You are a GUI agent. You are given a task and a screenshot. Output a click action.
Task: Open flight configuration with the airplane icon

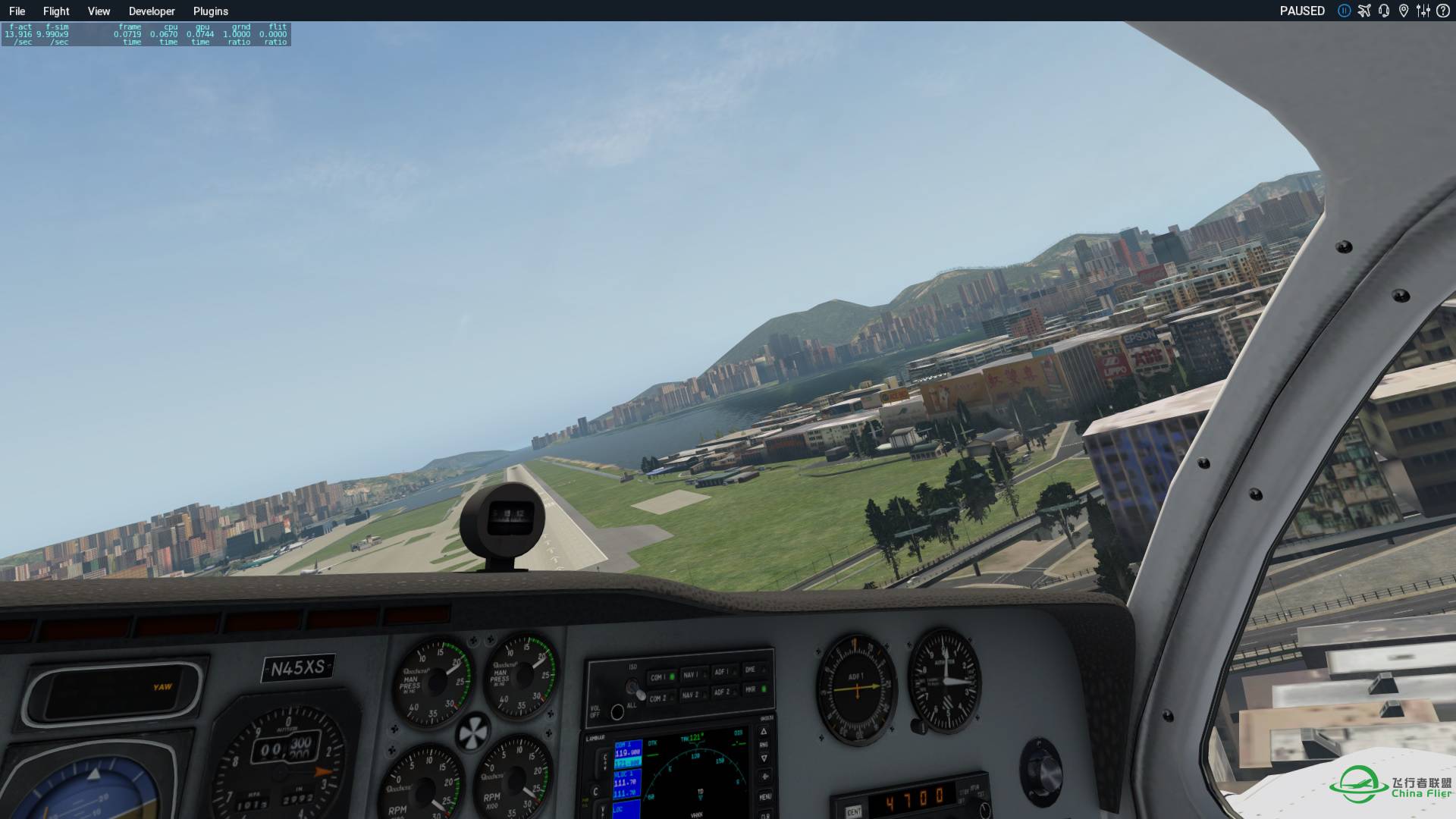click(x=1364, y=10)
